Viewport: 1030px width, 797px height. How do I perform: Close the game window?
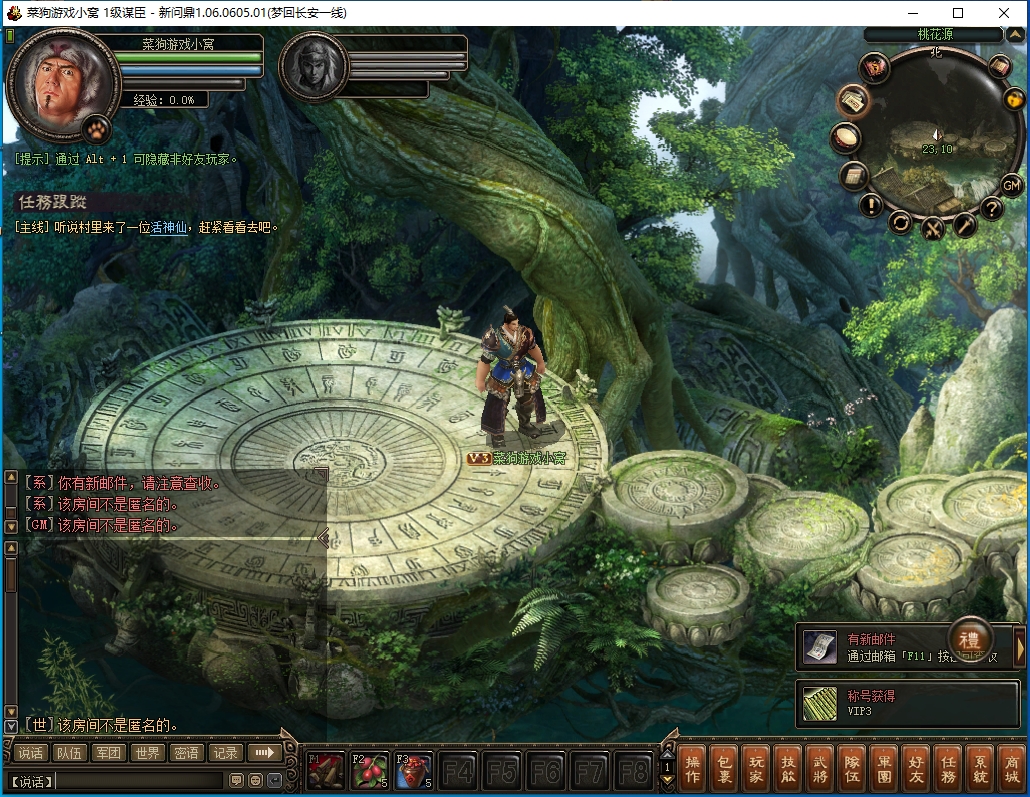coord(1004,13)
